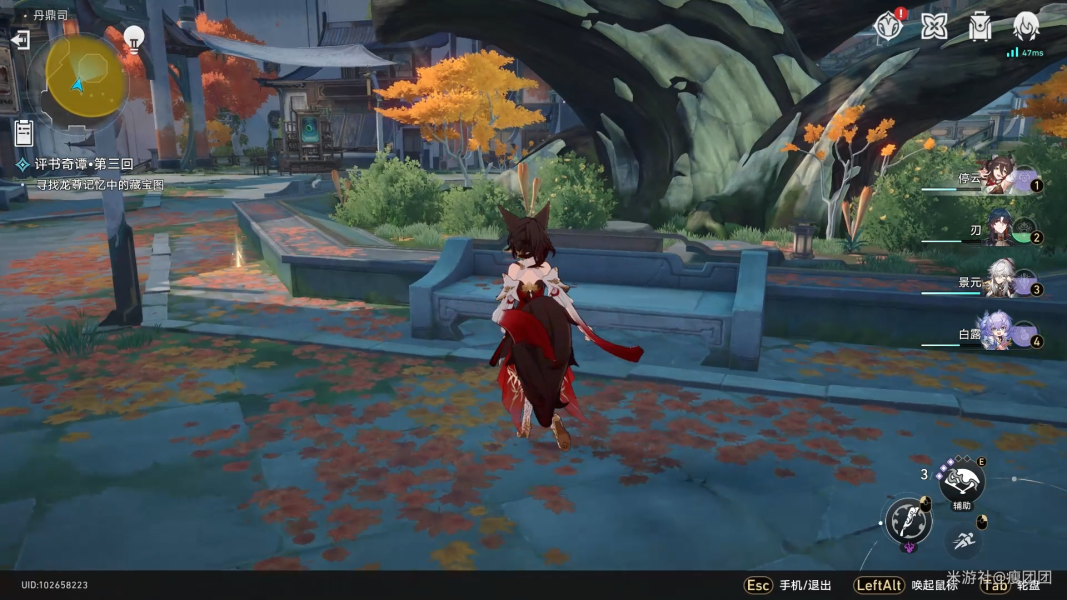1067x600 pixels.
Task: Open the guide icon with red alert badge
Action: pos(887,26)
